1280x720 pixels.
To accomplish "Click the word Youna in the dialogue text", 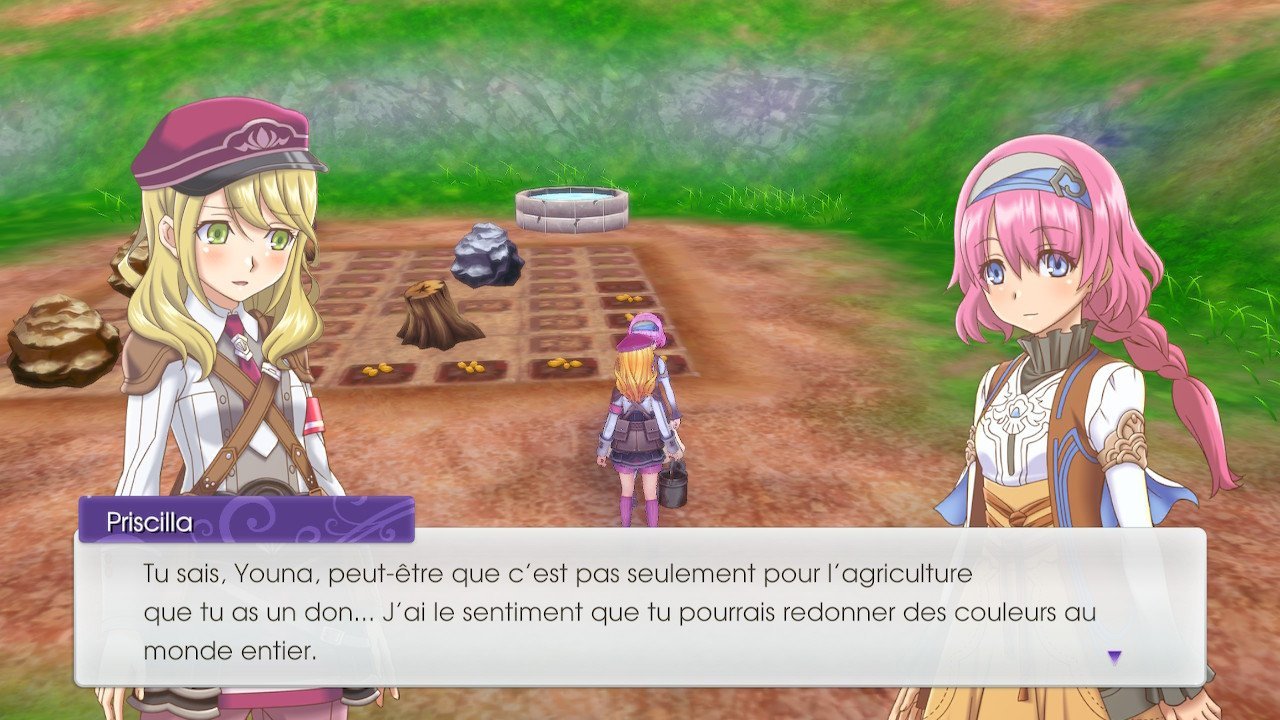I will (x=275, y=571).
